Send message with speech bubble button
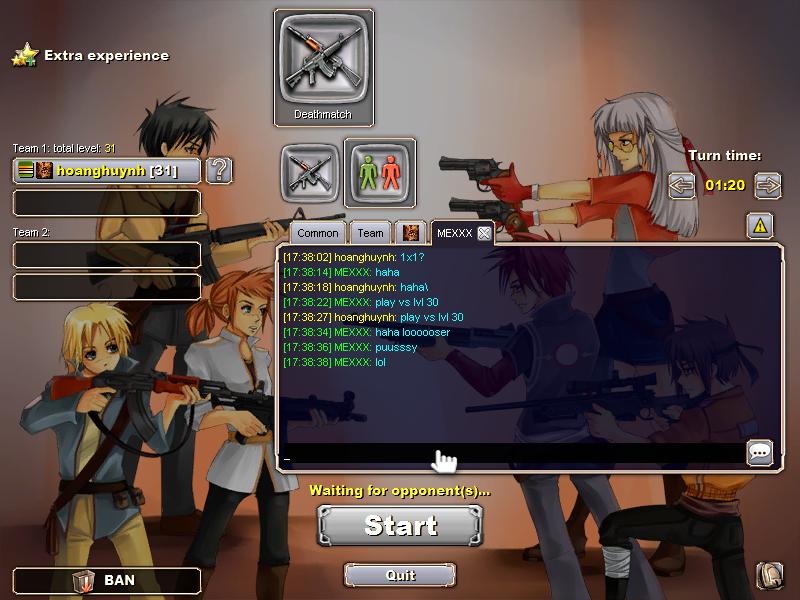800x600 pixels. (x=760, y=453)
